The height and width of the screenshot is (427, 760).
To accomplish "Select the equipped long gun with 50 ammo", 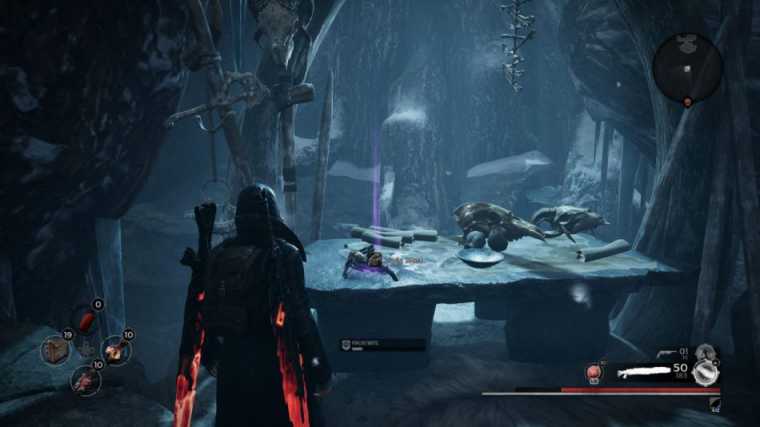I will (650, 372).
